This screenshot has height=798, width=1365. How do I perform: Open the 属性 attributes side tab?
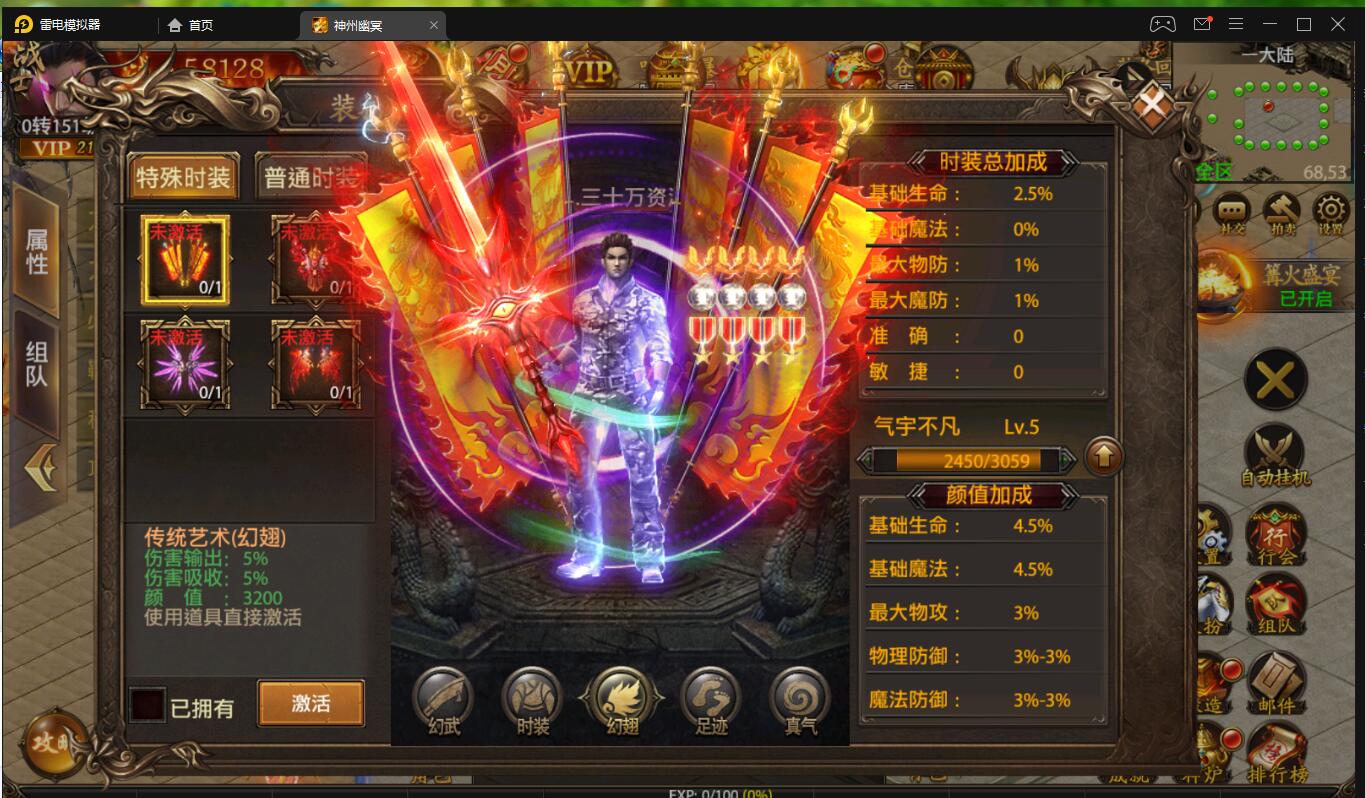[x=37, y=251]
